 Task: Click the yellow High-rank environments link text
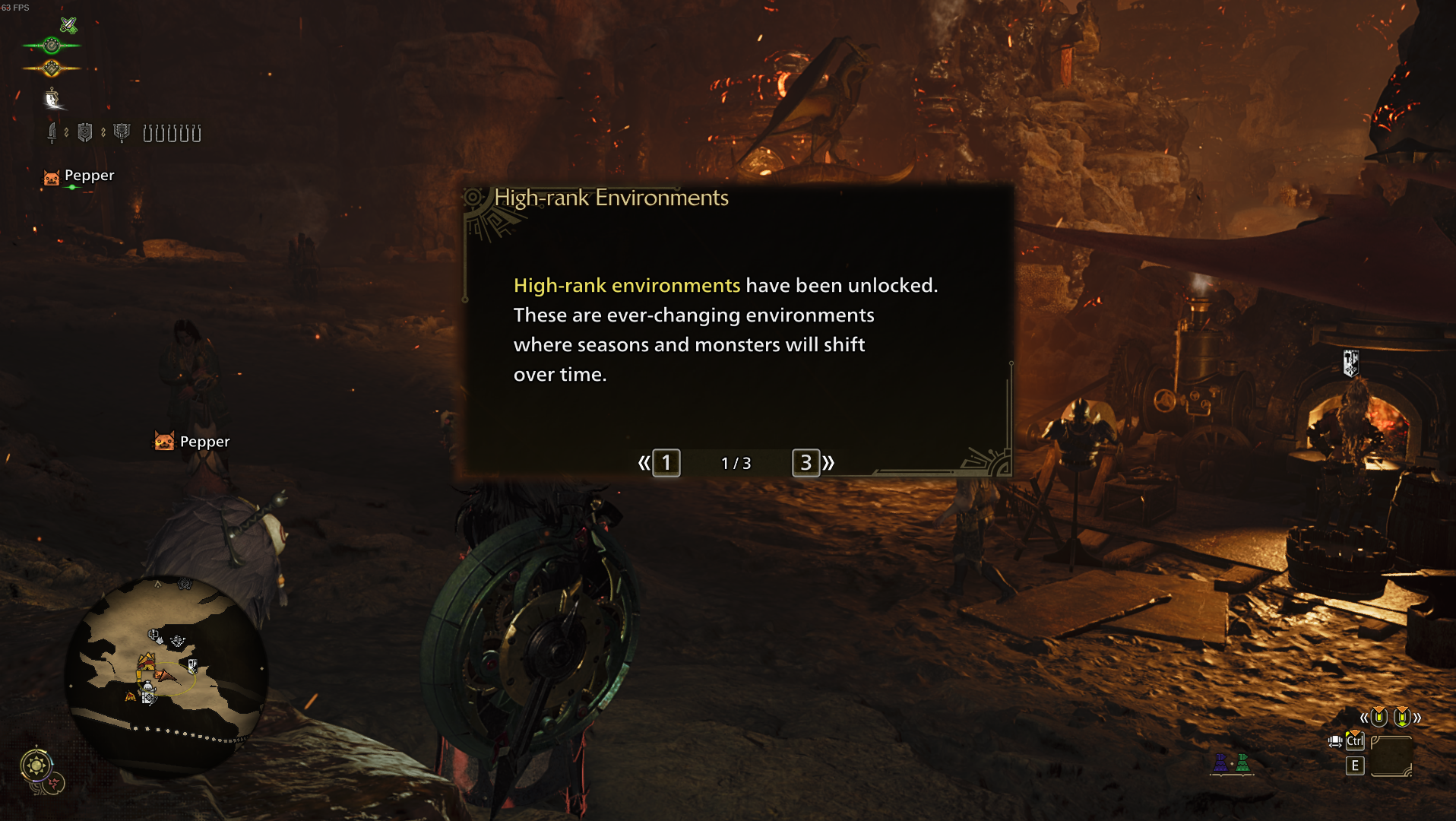[626, 285]
